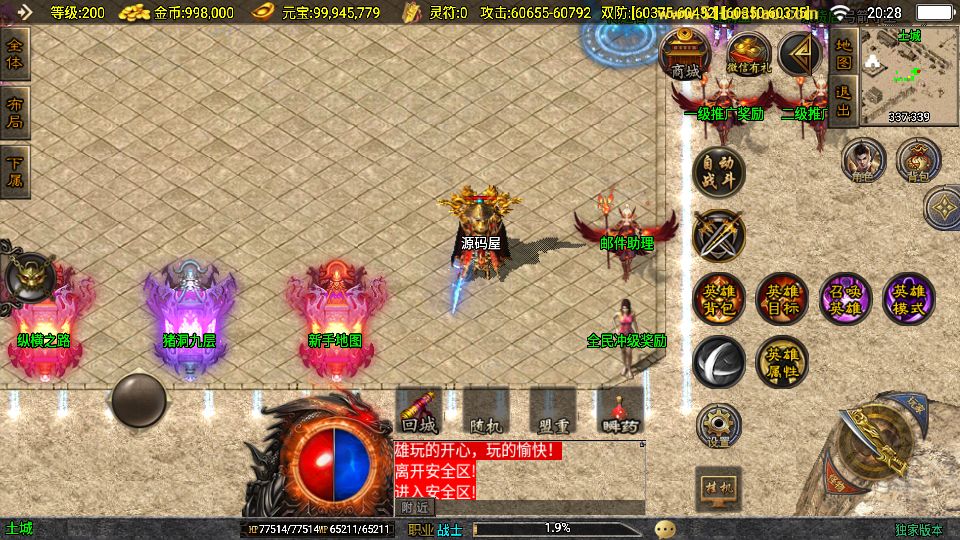Screen dimensions: 960x540
Task: Use the 瞬药 potion slot
Action: click(620, 411)
